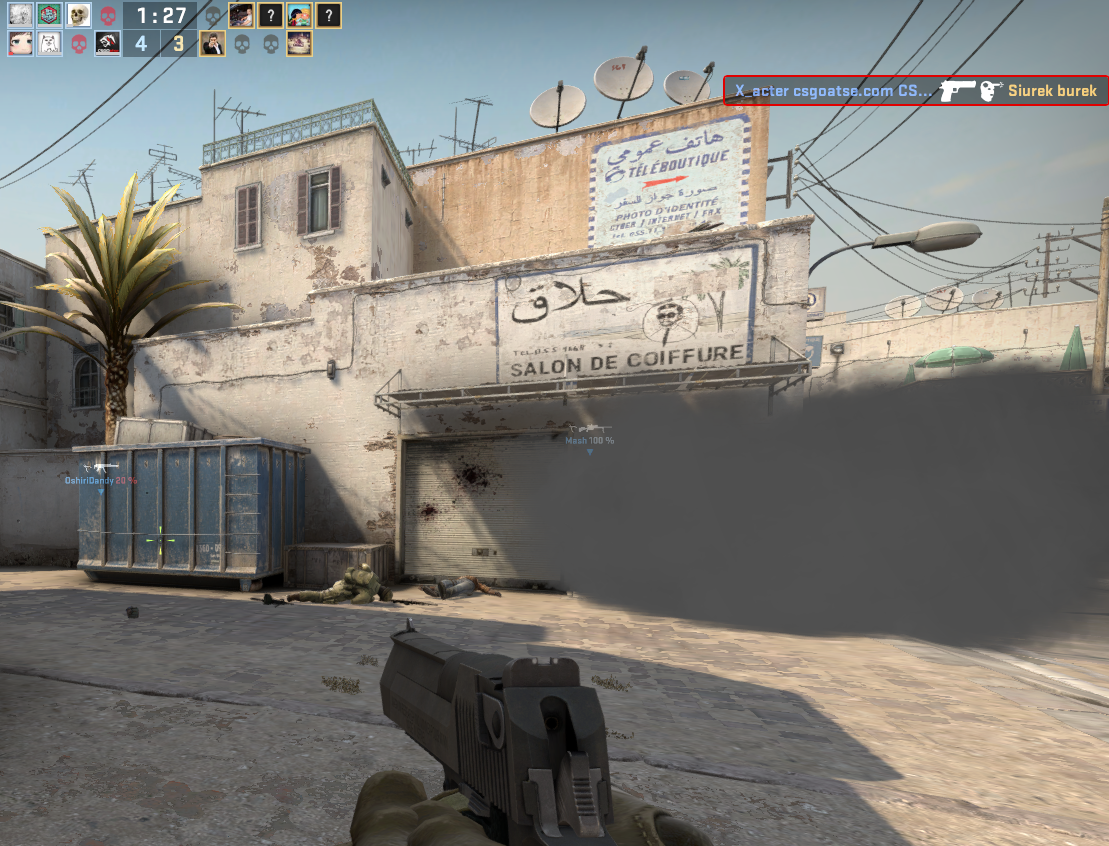1109x846 pixels.
Task: Click the white cat drawing avatar
Action: [50, 44]
